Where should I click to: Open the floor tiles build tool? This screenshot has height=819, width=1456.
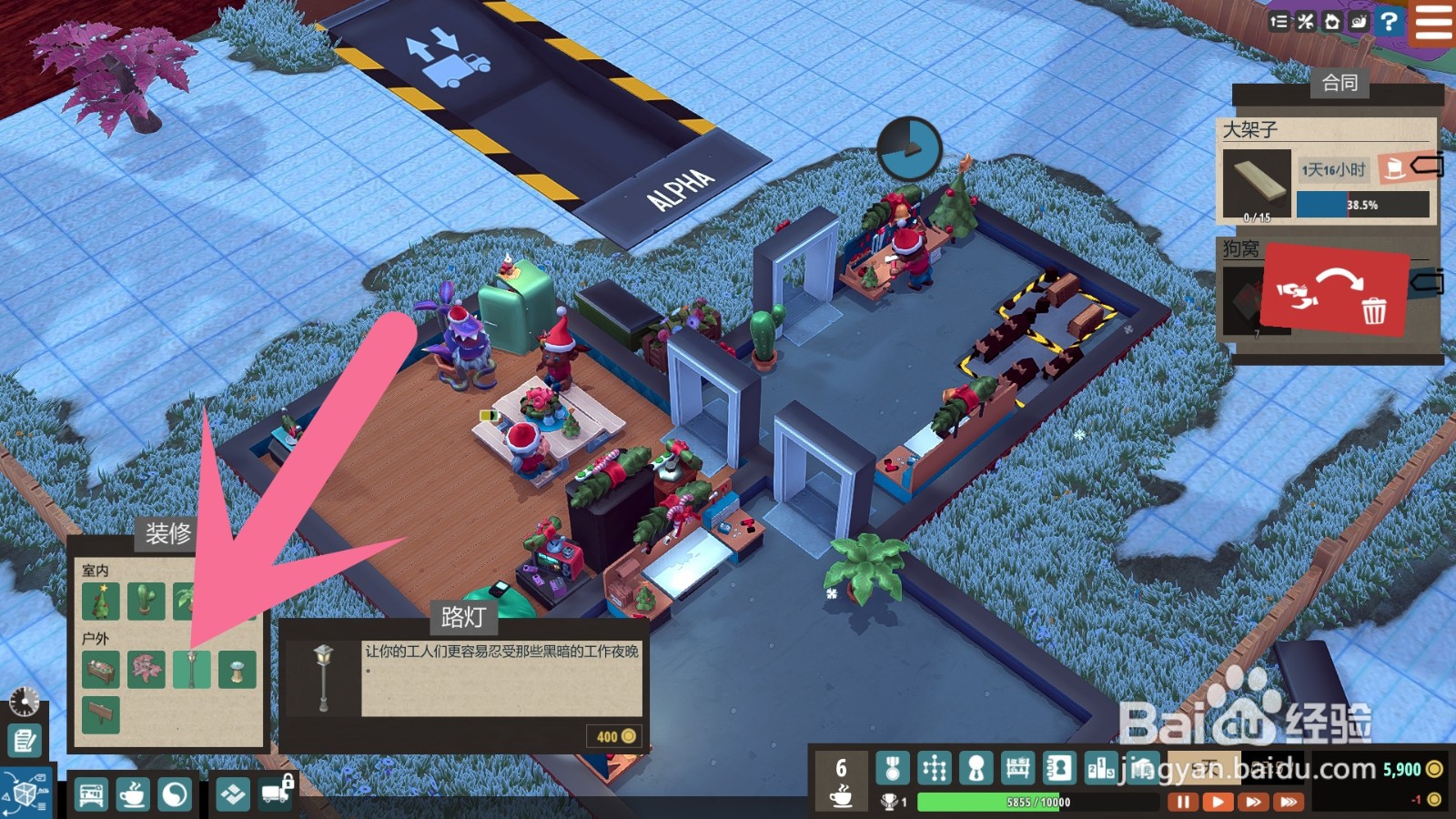[233, 794]
